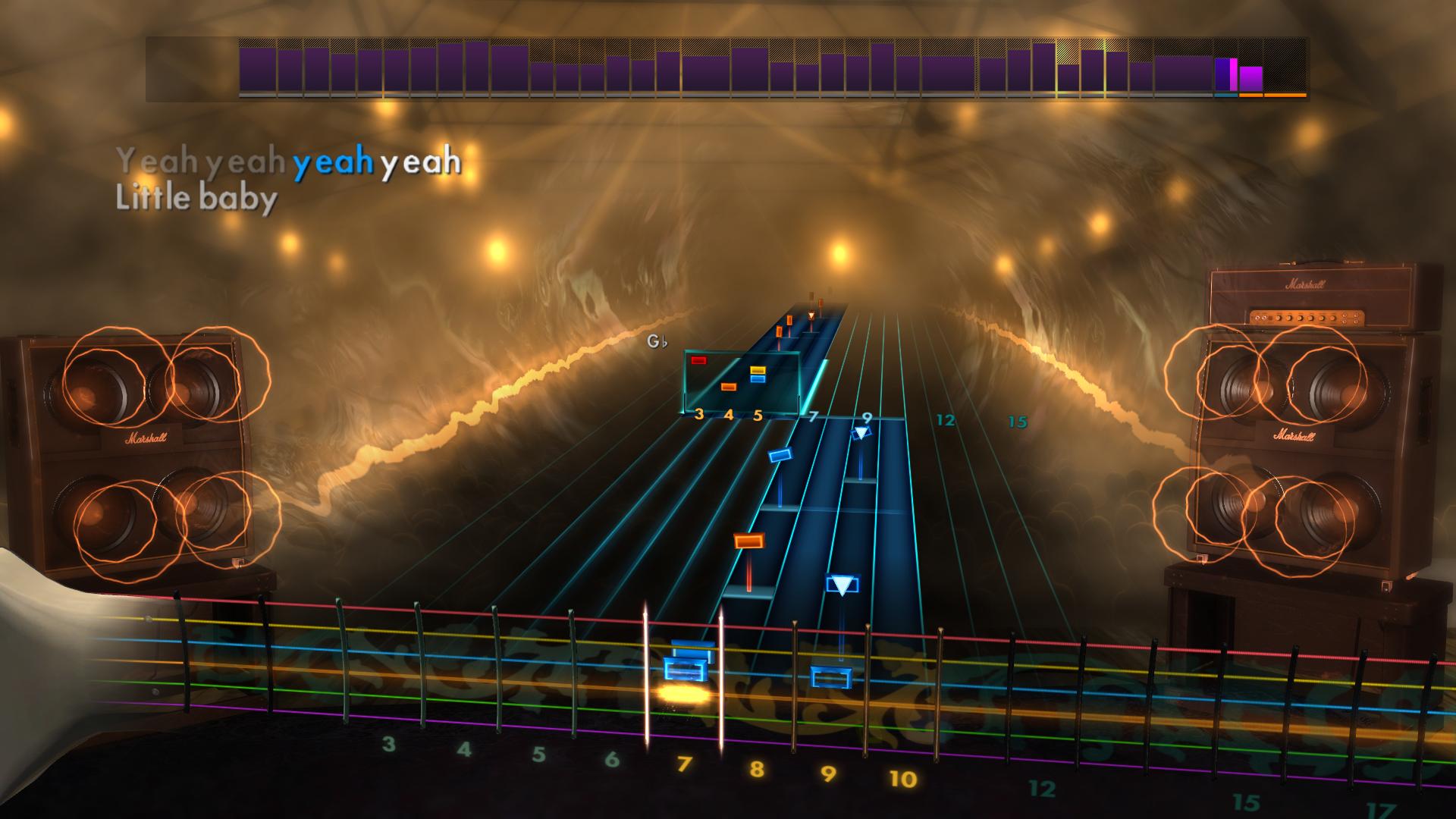Click the blue triangle harmonic note indicator
This screenshot has height=819, width=1456.
click(860, 434)
